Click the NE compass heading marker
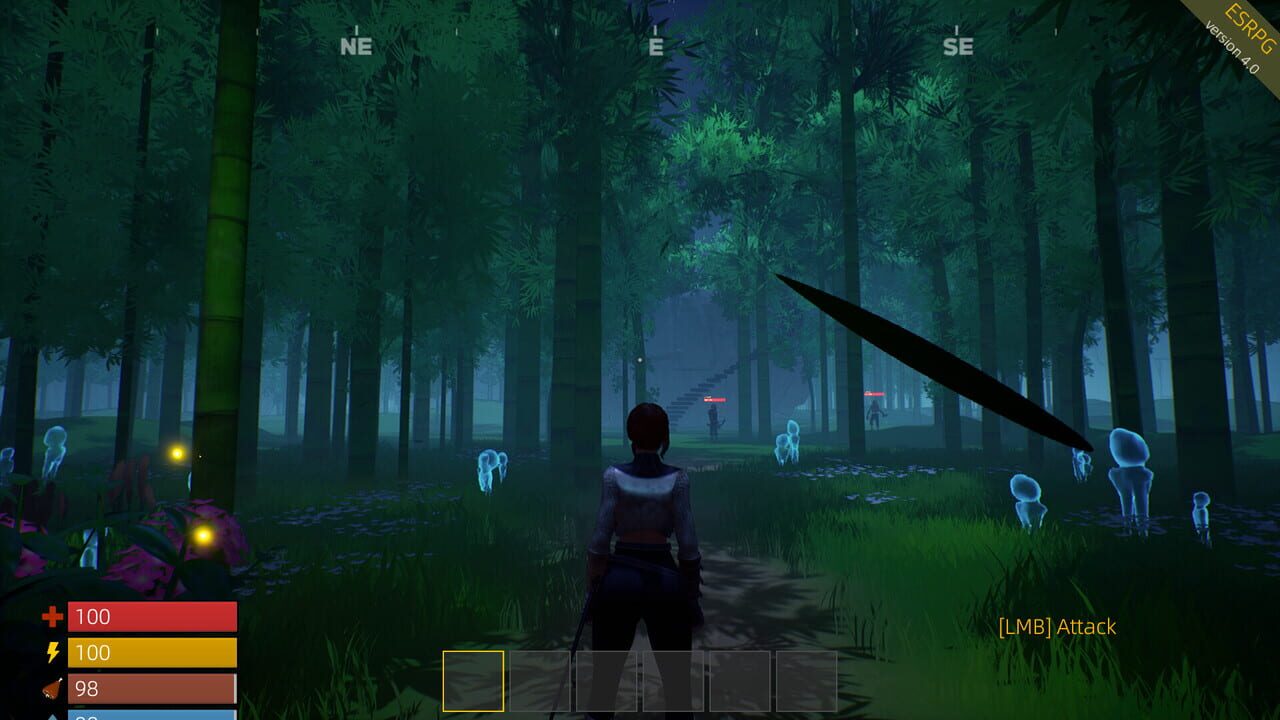 356,45
